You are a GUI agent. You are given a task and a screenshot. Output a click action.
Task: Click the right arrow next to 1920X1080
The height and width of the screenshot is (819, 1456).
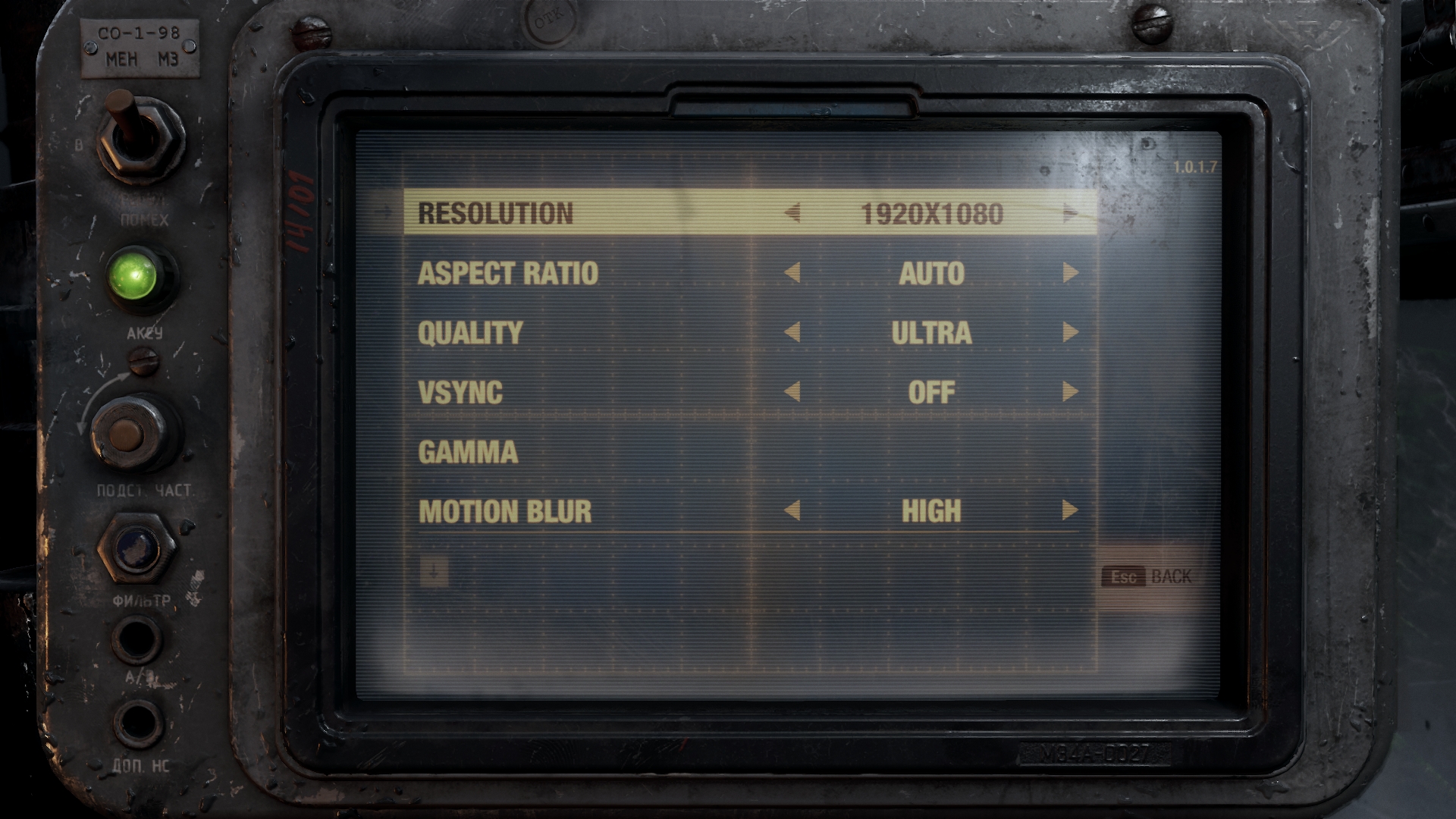click(1070, 214)
